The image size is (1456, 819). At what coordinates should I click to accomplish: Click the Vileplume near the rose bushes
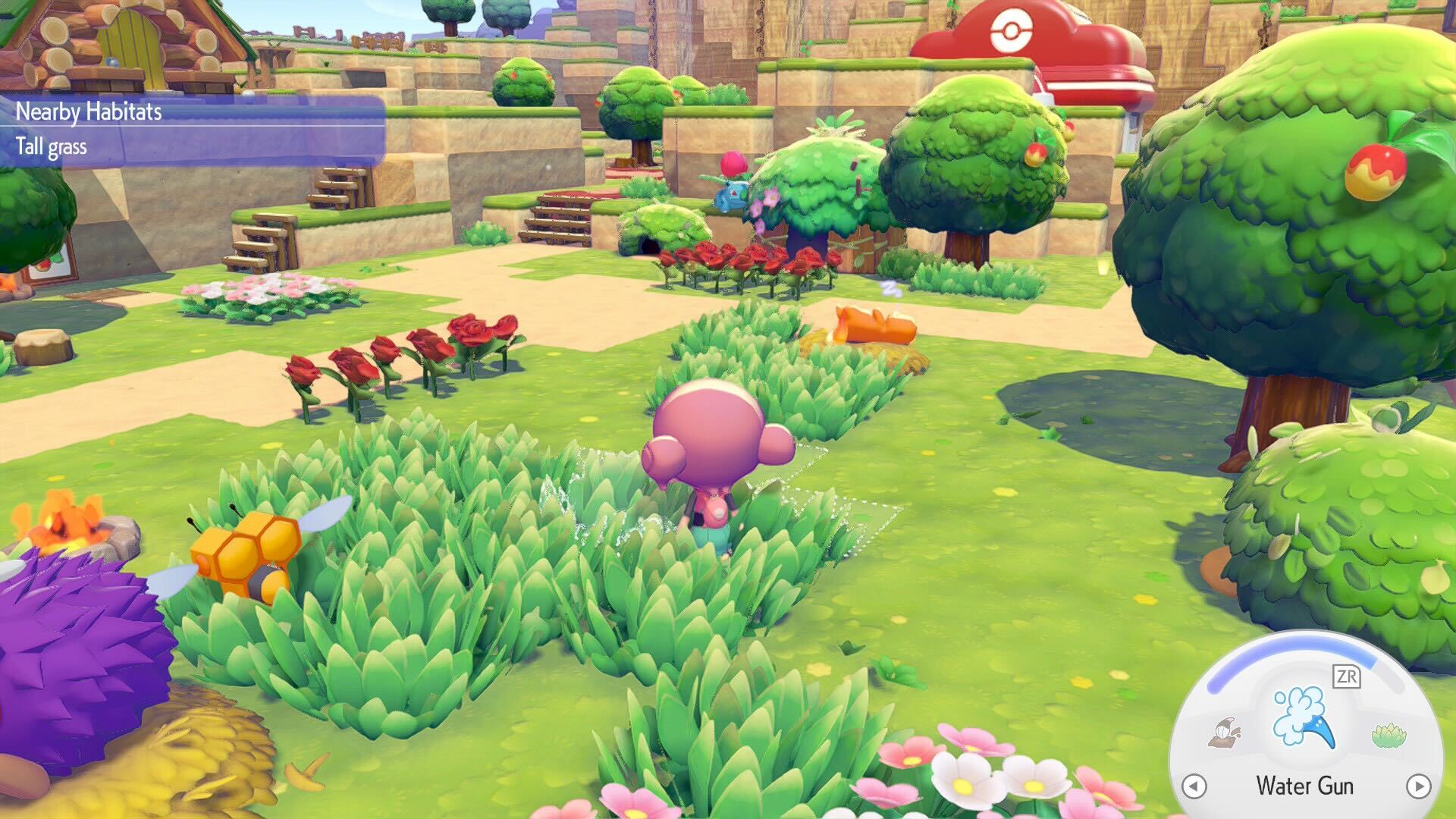tap(732, 178)
